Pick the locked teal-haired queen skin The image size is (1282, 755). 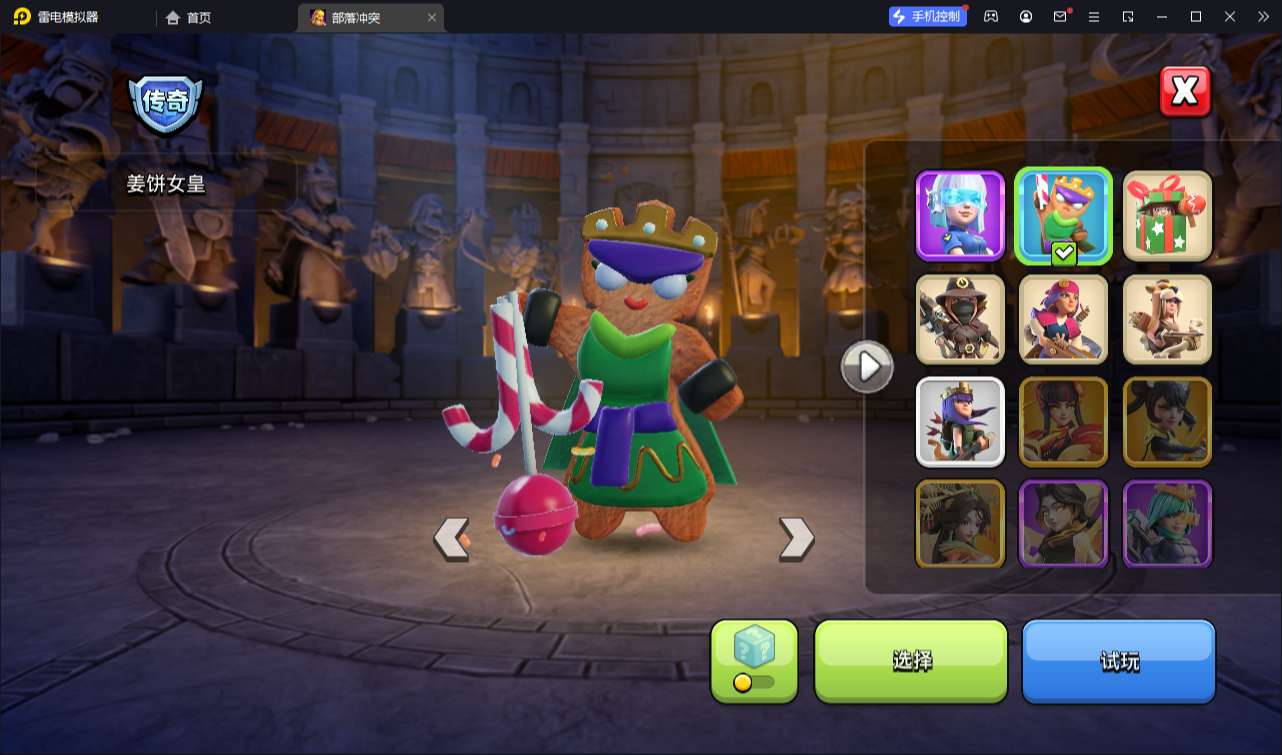point(1167,525)
